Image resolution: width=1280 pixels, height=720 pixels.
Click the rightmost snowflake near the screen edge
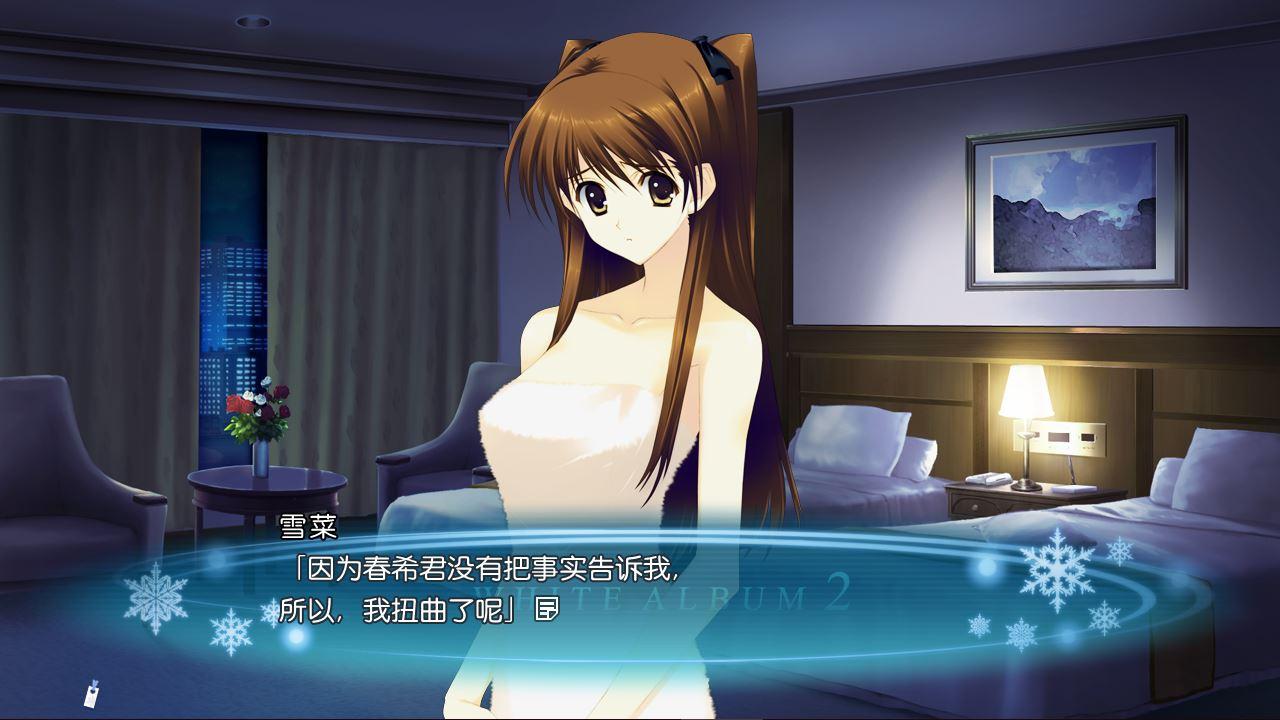tap(1121, 551)
